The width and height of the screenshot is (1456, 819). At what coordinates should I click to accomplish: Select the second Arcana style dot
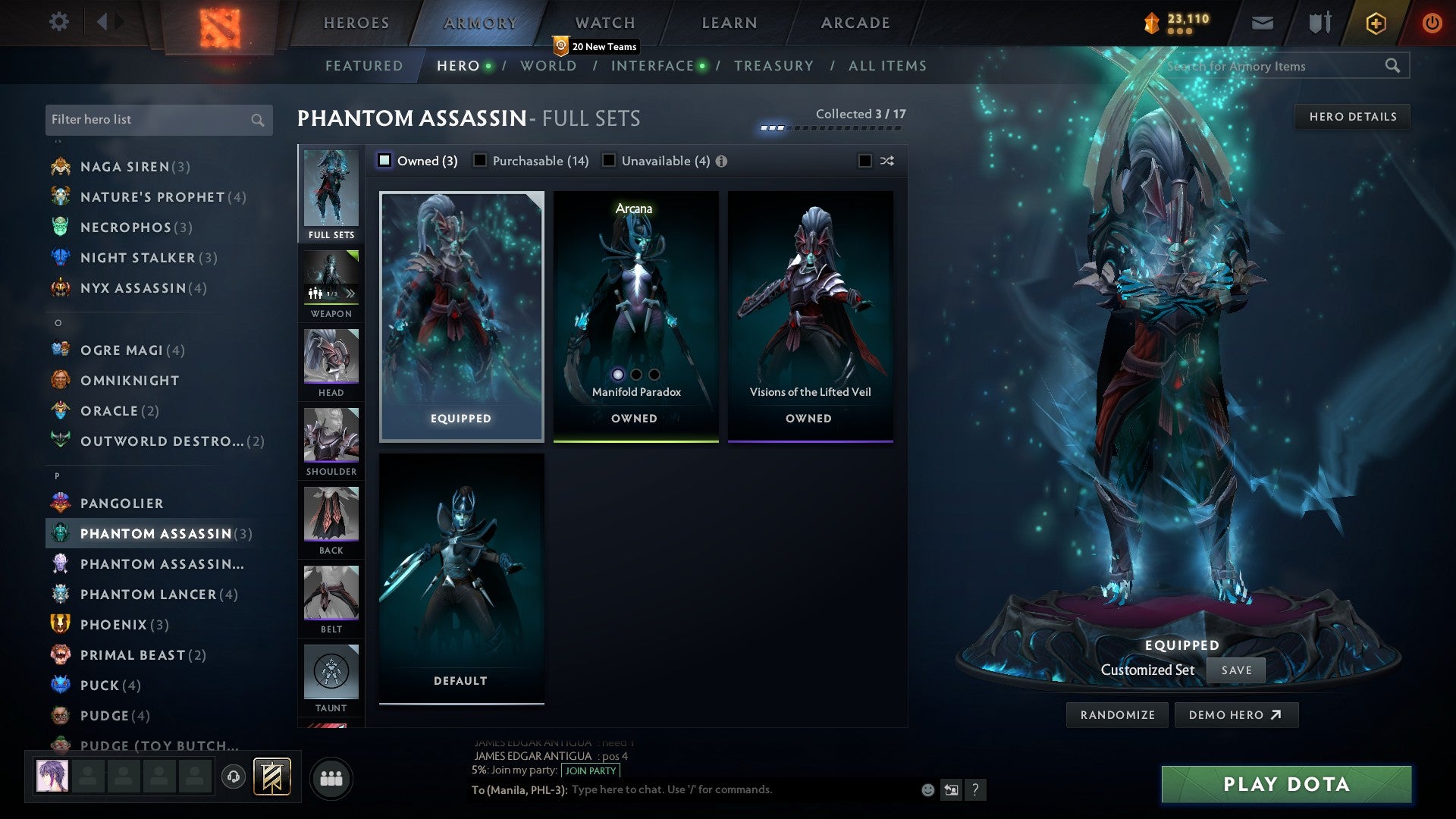coord(635,373)
